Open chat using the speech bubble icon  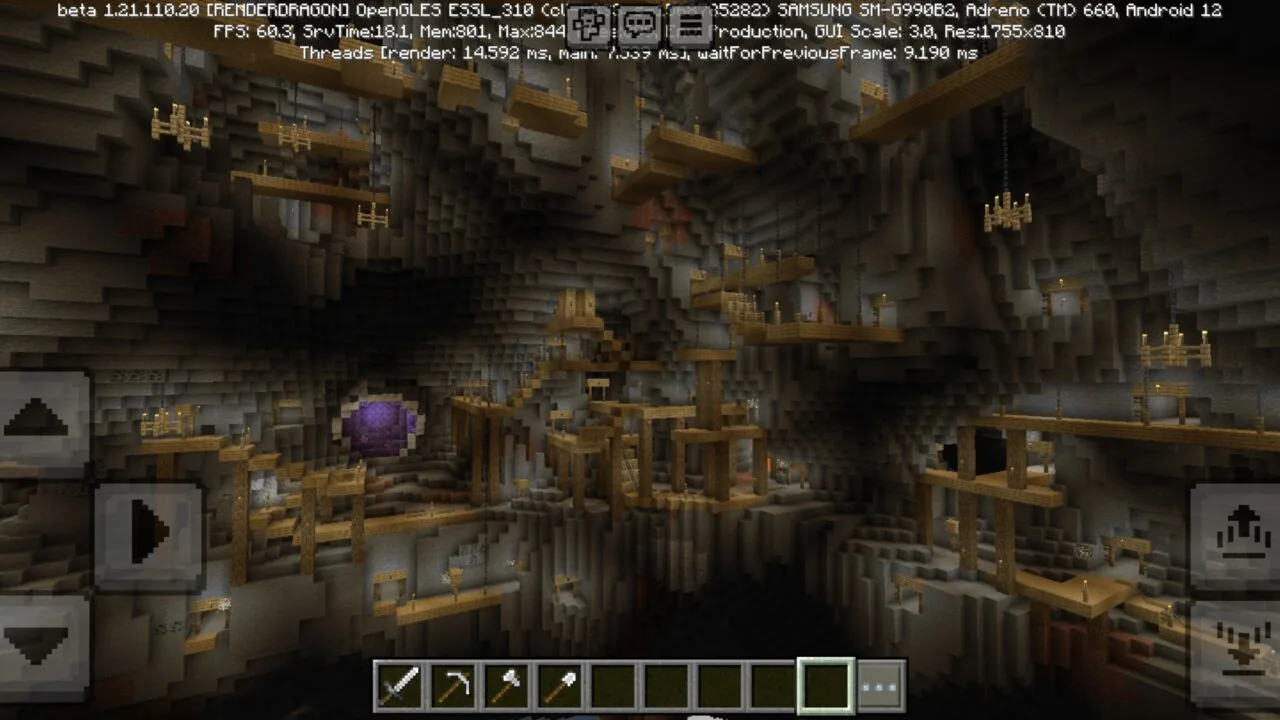[x=642, y=24]
